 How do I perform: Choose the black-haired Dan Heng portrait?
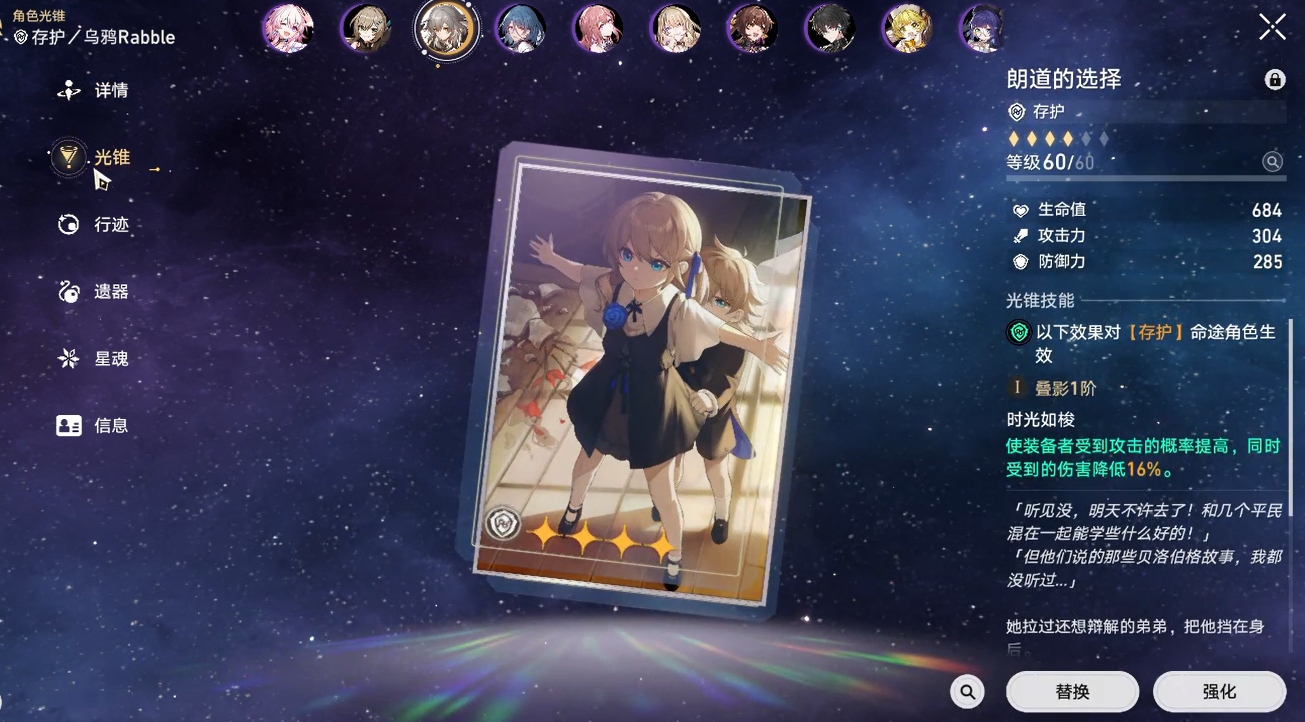pos(831,29)
